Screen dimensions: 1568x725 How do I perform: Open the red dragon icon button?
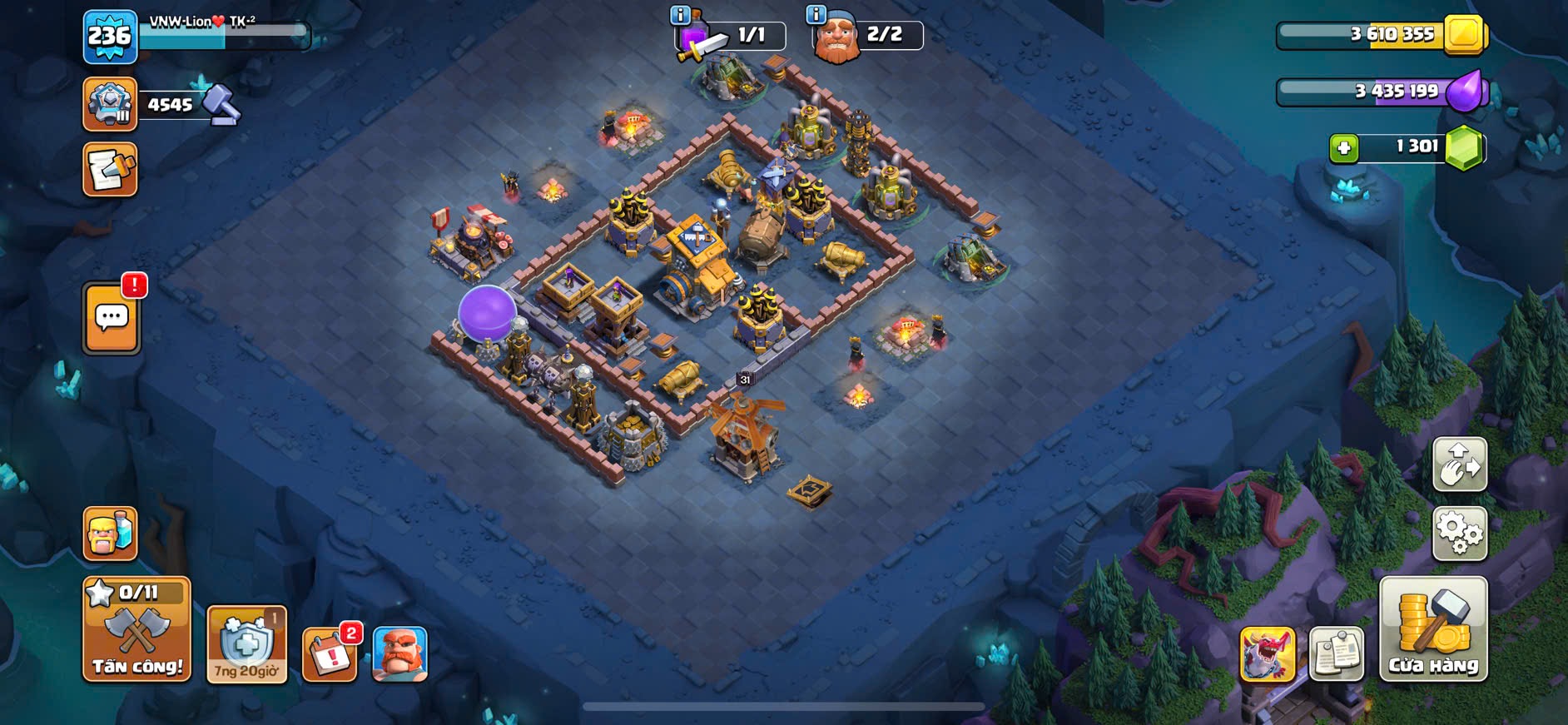(x=1267, y=654)
